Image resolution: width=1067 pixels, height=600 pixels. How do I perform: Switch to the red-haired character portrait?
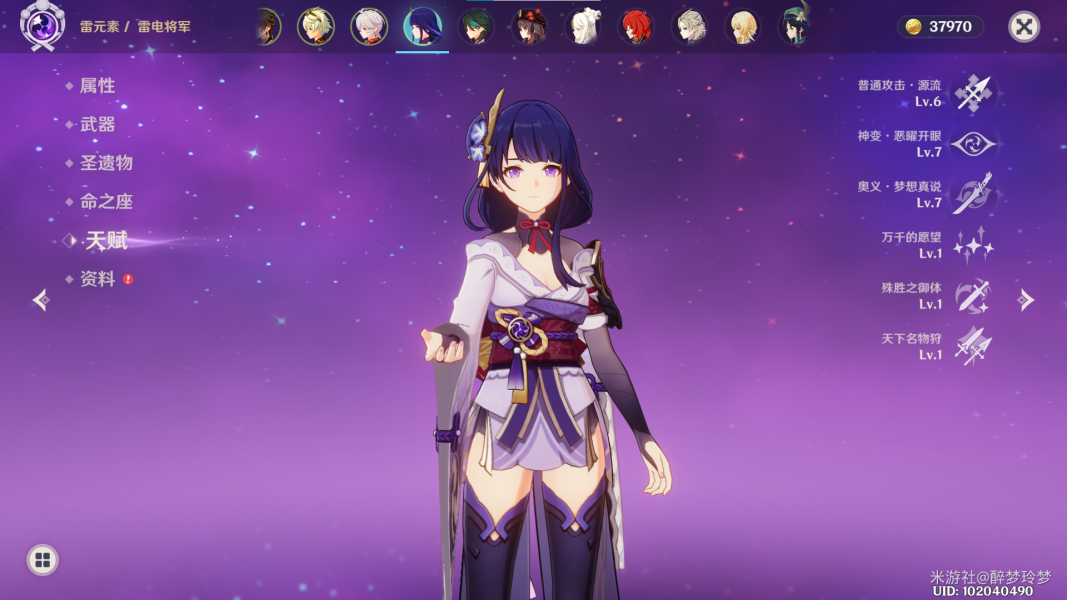pos(635,27)
